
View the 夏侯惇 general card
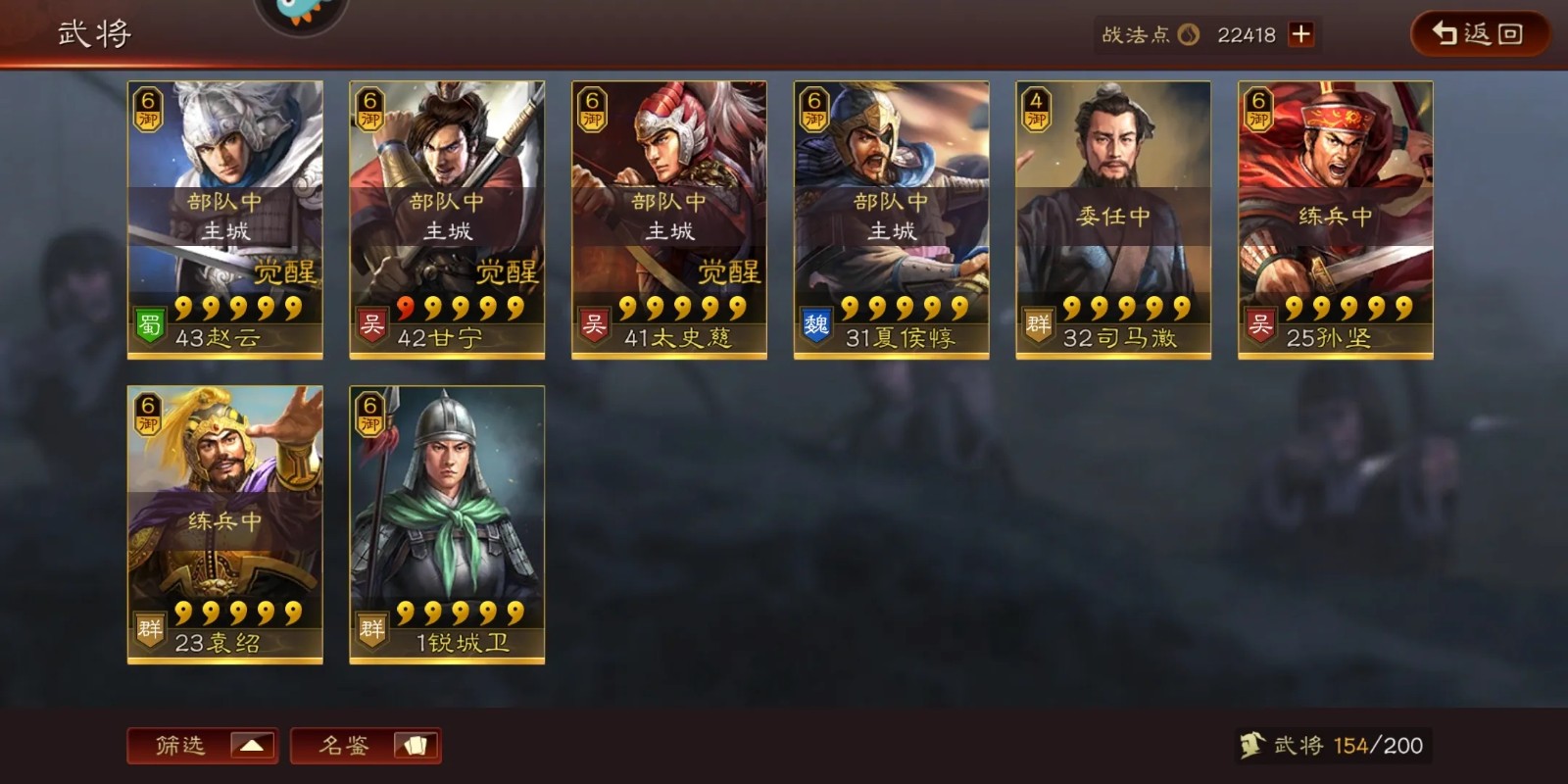pyautogui.click(x=891, y=220)
